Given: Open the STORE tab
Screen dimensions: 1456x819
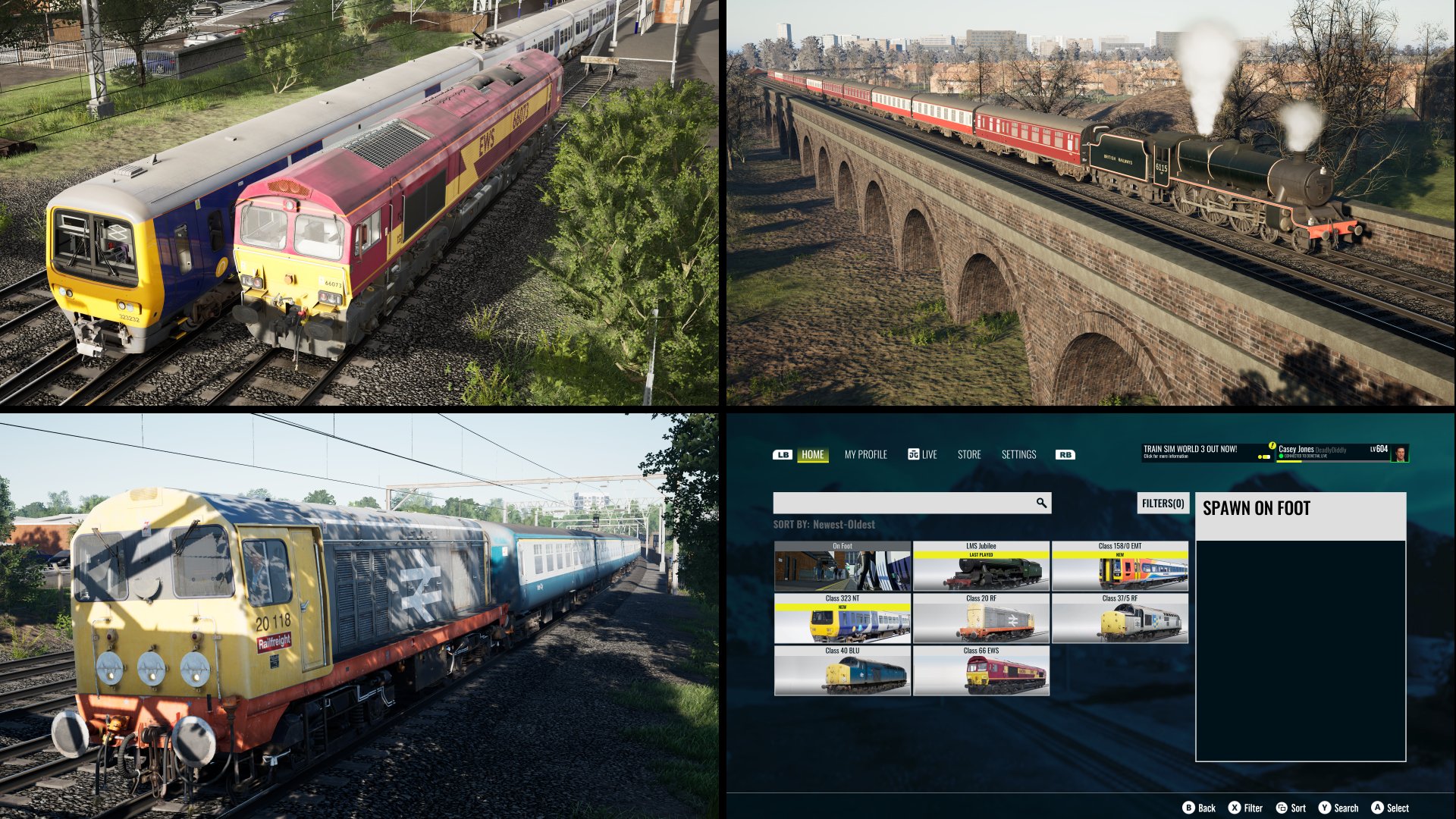Looking at the screenshot, I should pyautogui.click(x=968, y=455).
